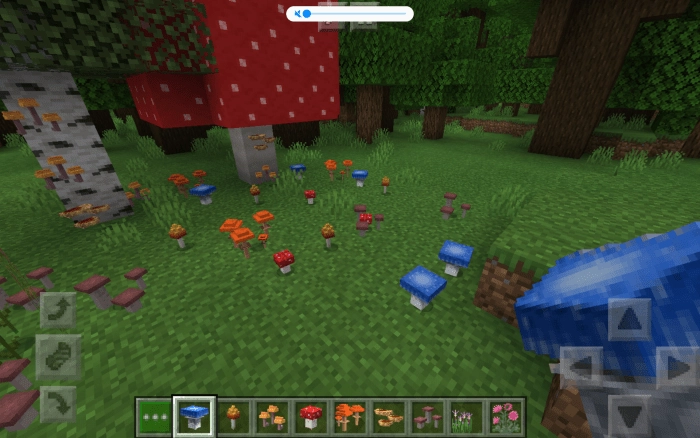
Task: Click the speaker mute icon
Action: tap(296, 14)
